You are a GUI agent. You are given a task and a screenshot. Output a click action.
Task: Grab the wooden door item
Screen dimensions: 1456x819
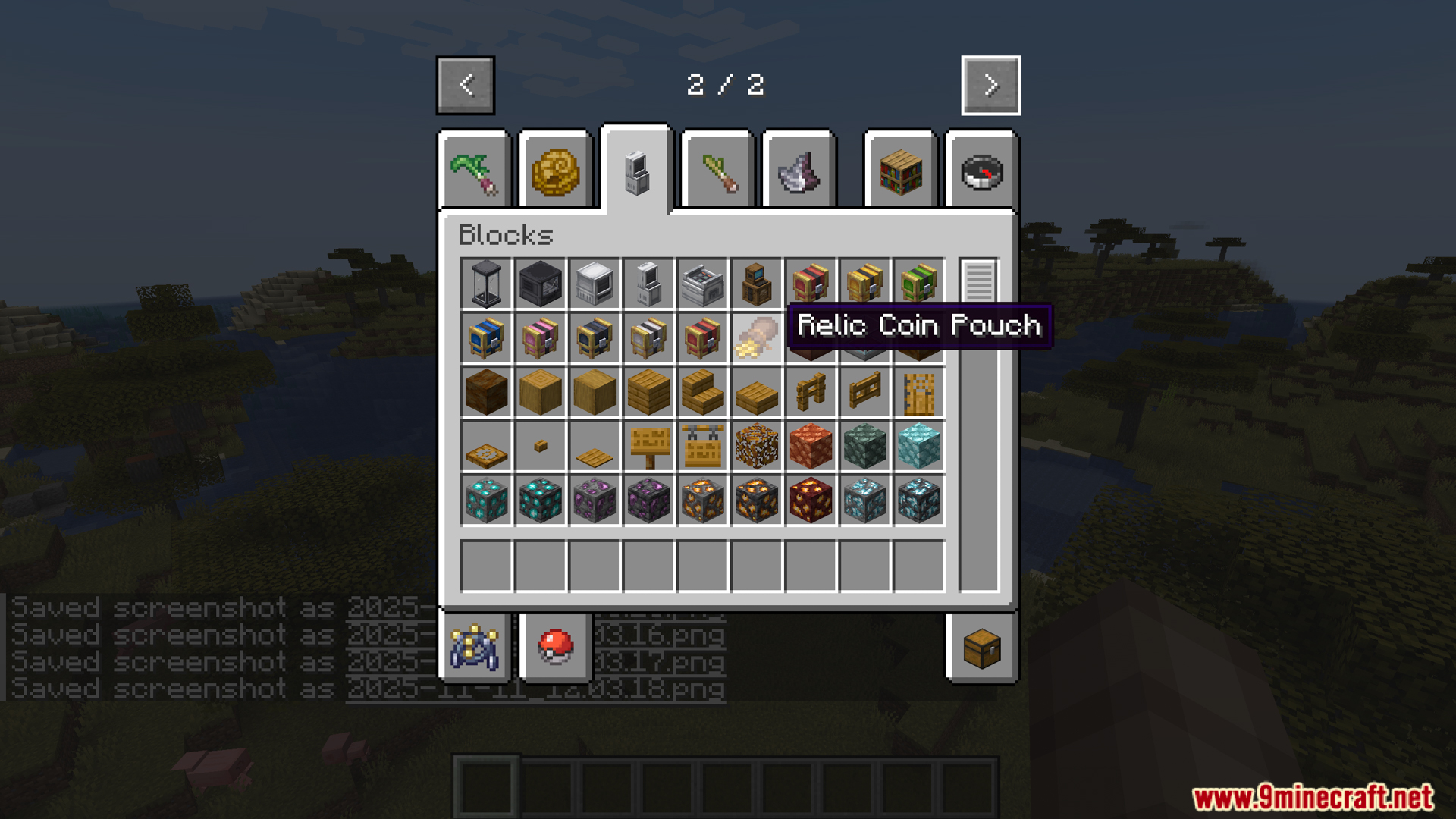(919, 393)
